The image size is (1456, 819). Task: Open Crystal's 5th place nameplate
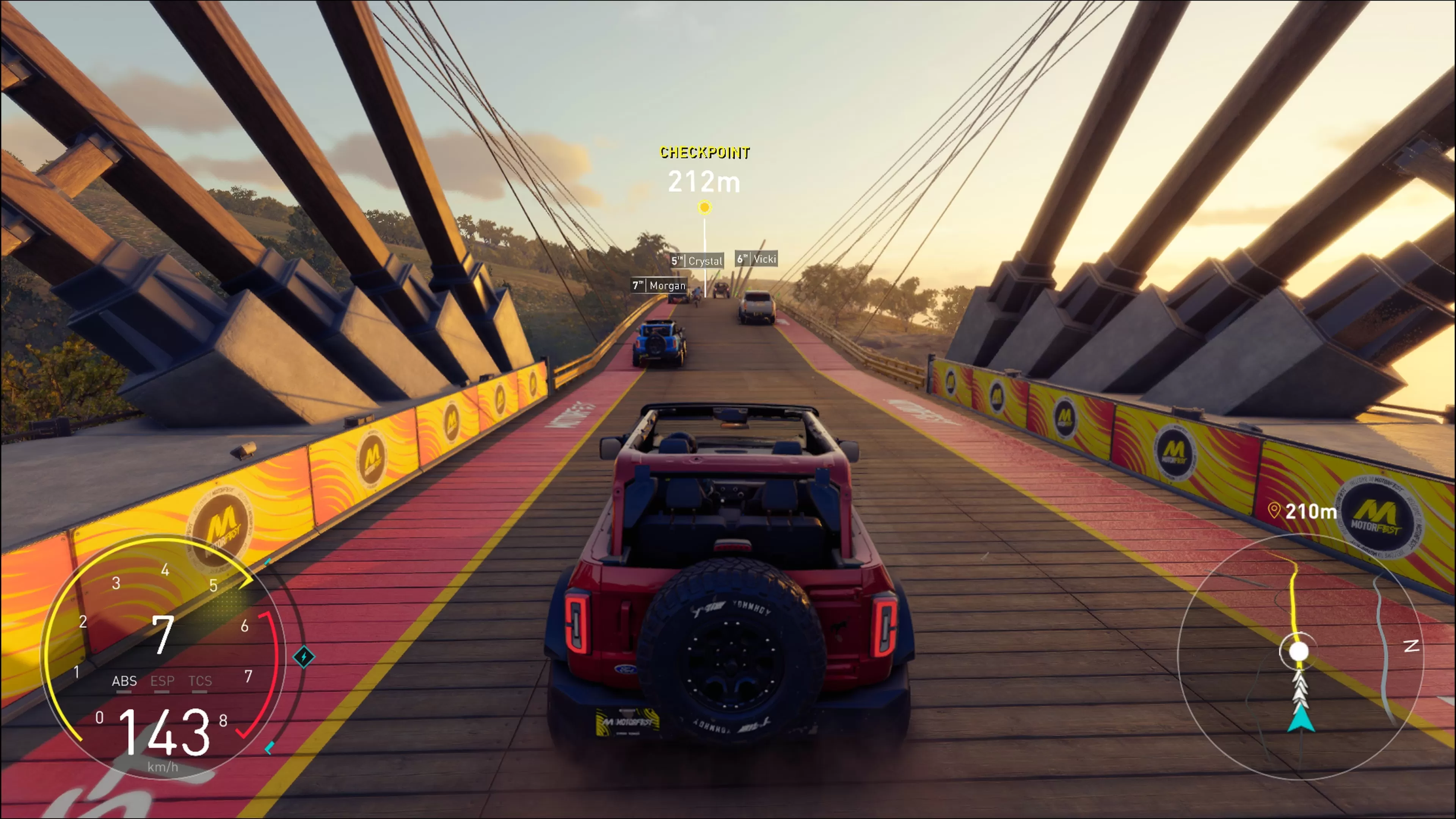pos(698,261)
